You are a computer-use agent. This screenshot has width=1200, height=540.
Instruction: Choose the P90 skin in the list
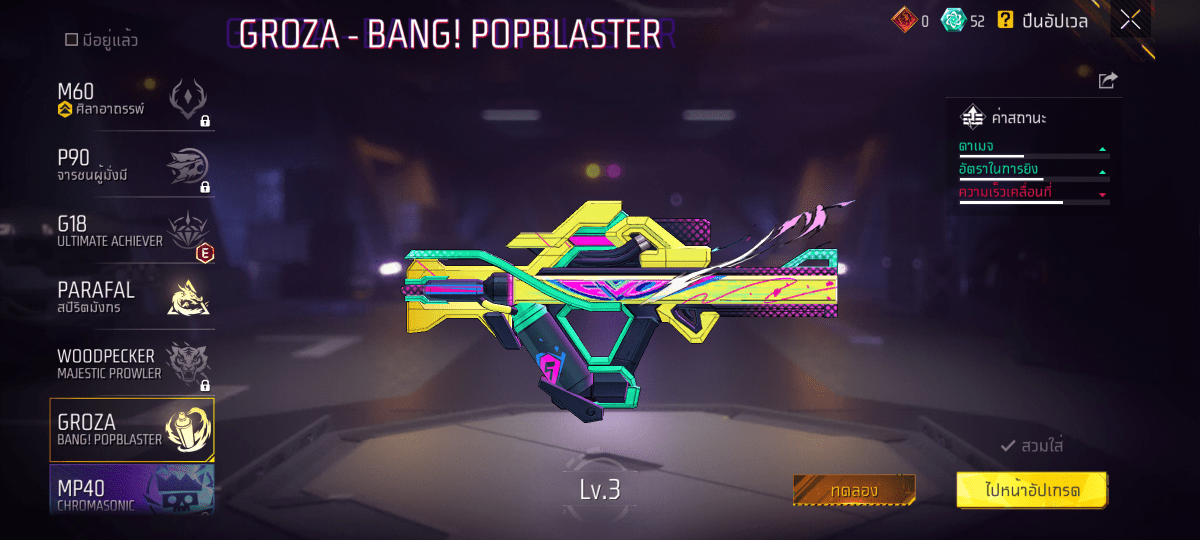pyautogui.click(x=132, y=167)
